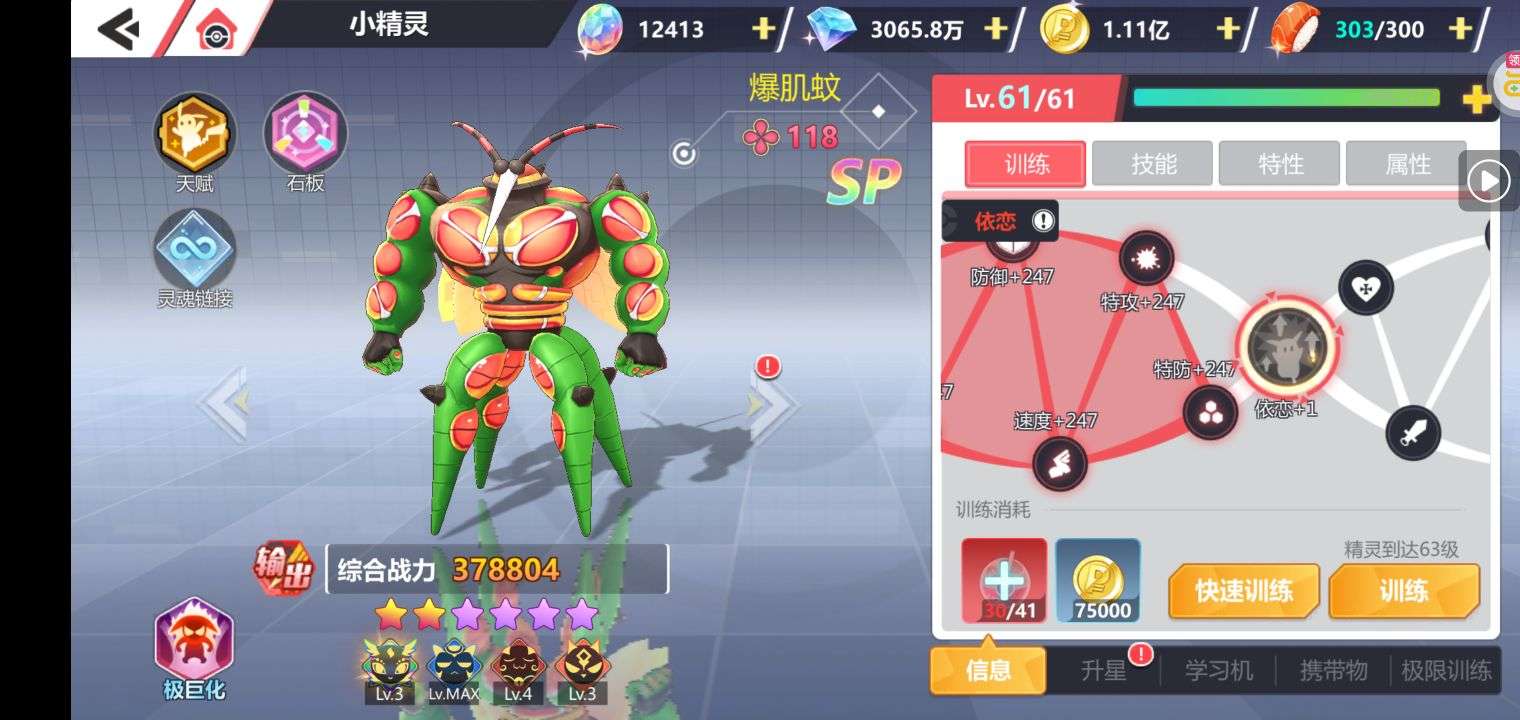Open 灵魂链接 soul link
Image resolution: width=1520 pixels, height=720 pixels.
[x=194, y=251]
